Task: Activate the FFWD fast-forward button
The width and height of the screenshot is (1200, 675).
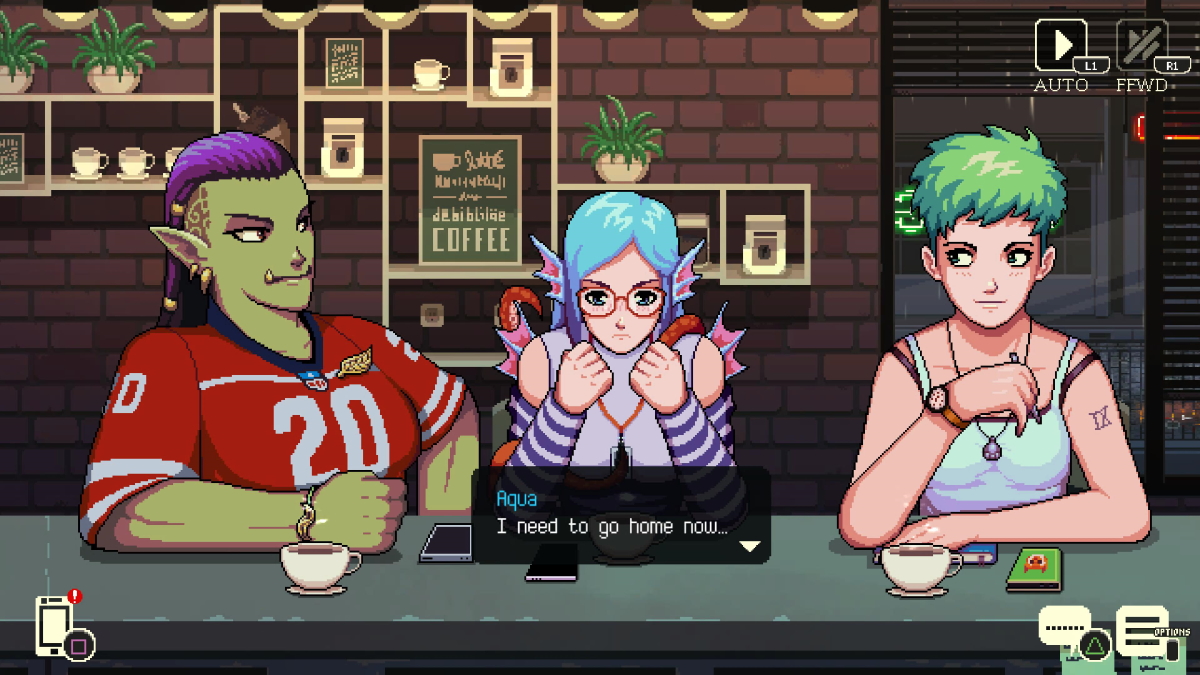Action: point(1141,46)
